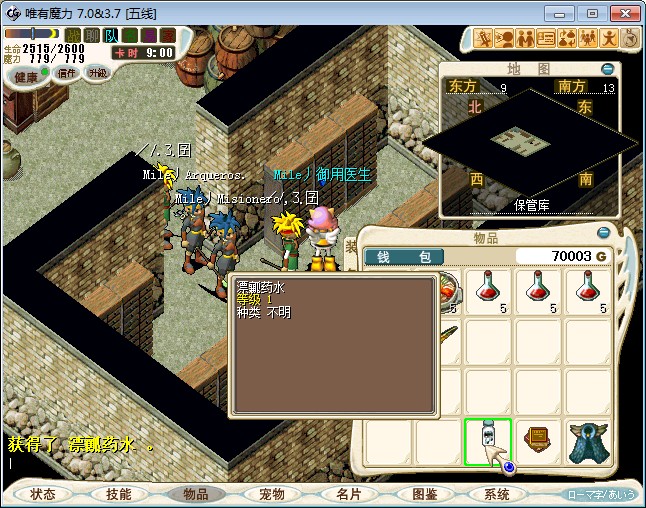The image size is (646, 508).
Task: Click the 升级 level-up button
Action: point(98,73)
